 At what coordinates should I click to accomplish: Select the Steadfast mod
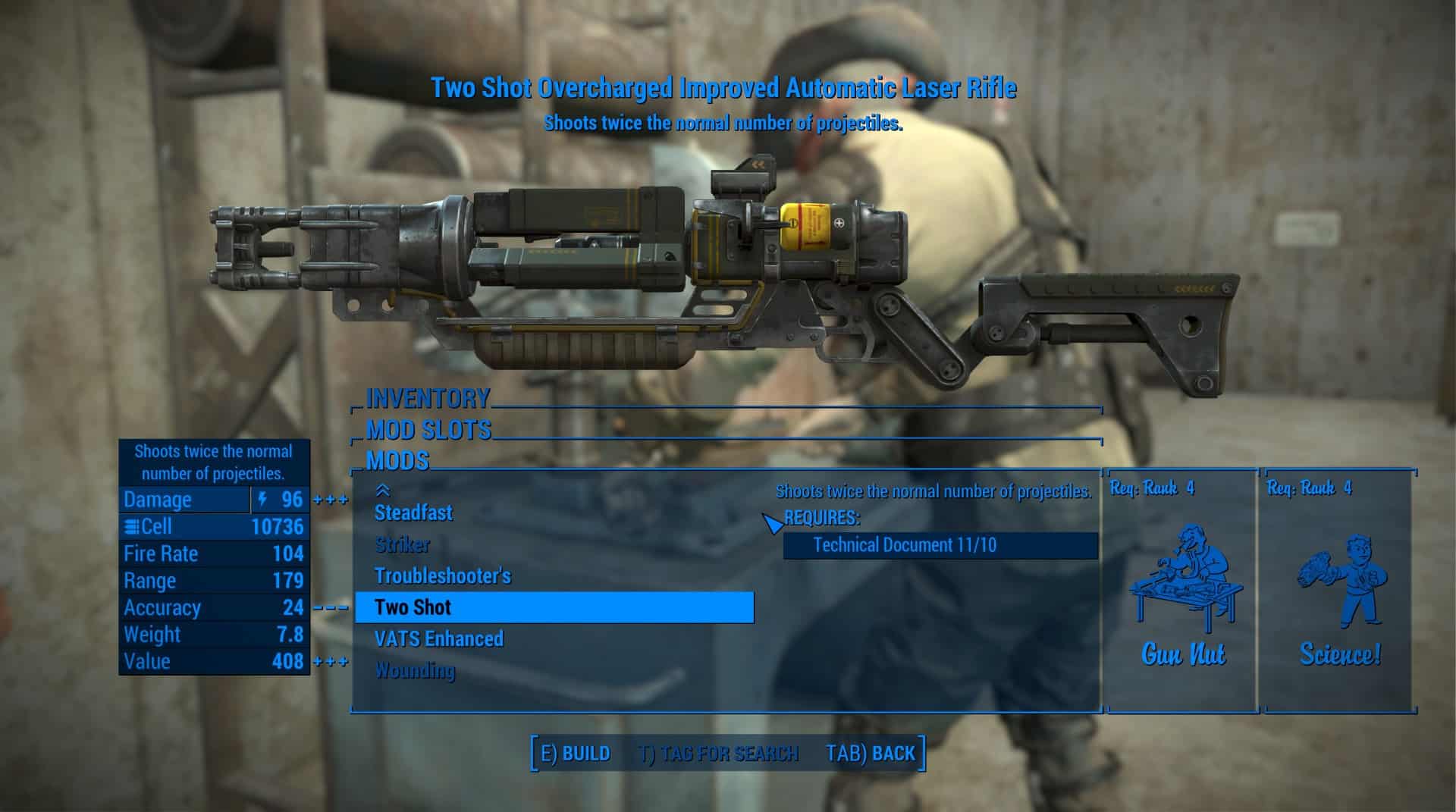(x=413, y=513)
